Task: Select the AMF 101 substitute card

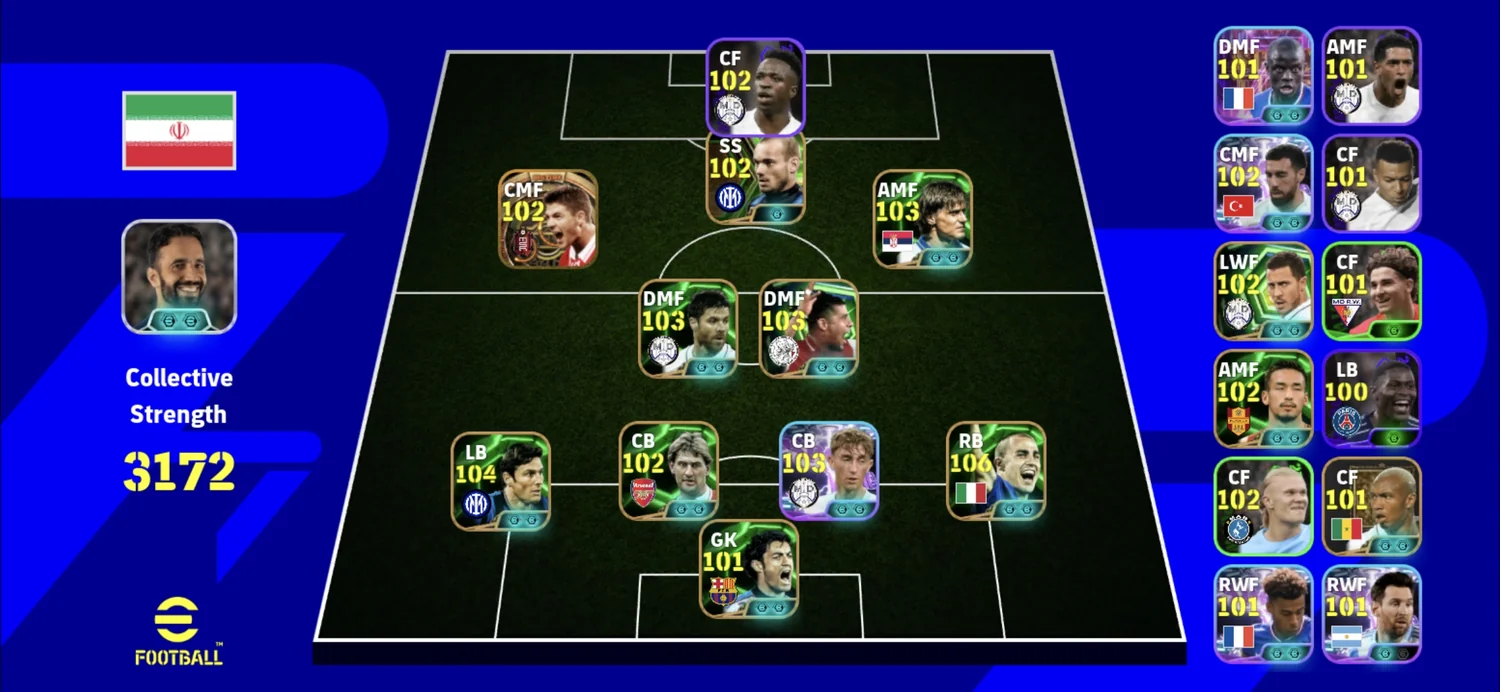Action: (x=1371, y=76)
